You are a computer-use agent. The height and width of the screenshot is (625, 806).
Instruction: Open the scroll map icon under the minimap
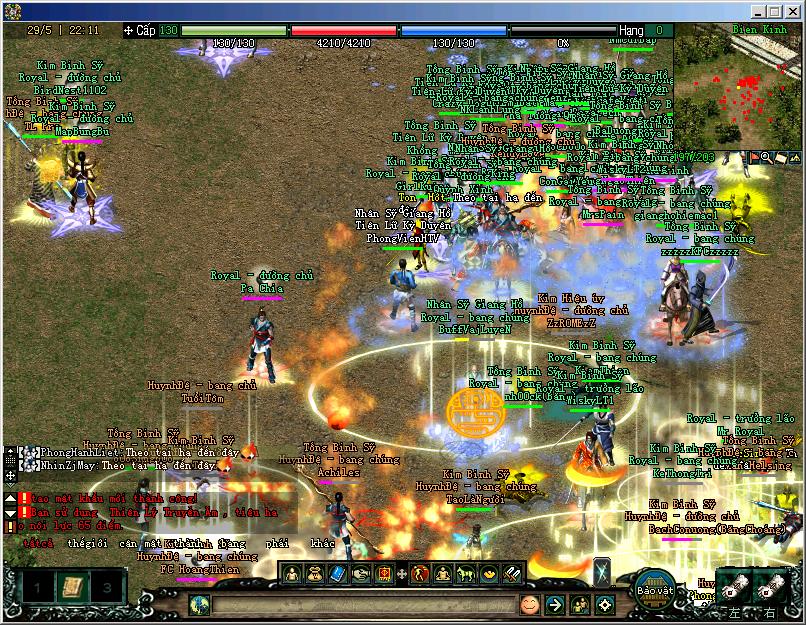(x=780, y=157)
